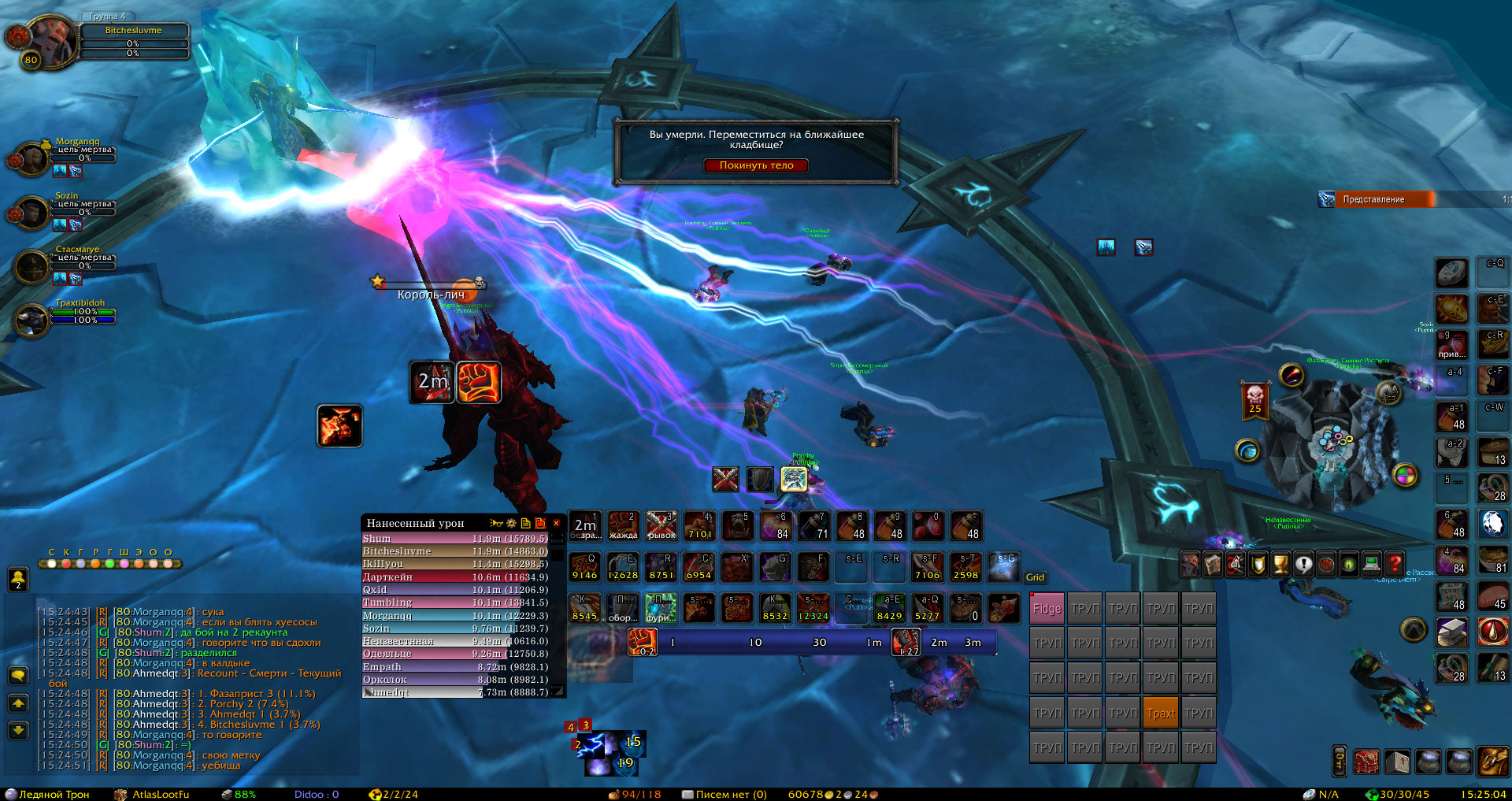
Task: Click the "Покинуть тело" release spirit button
Action: (756, 165)
